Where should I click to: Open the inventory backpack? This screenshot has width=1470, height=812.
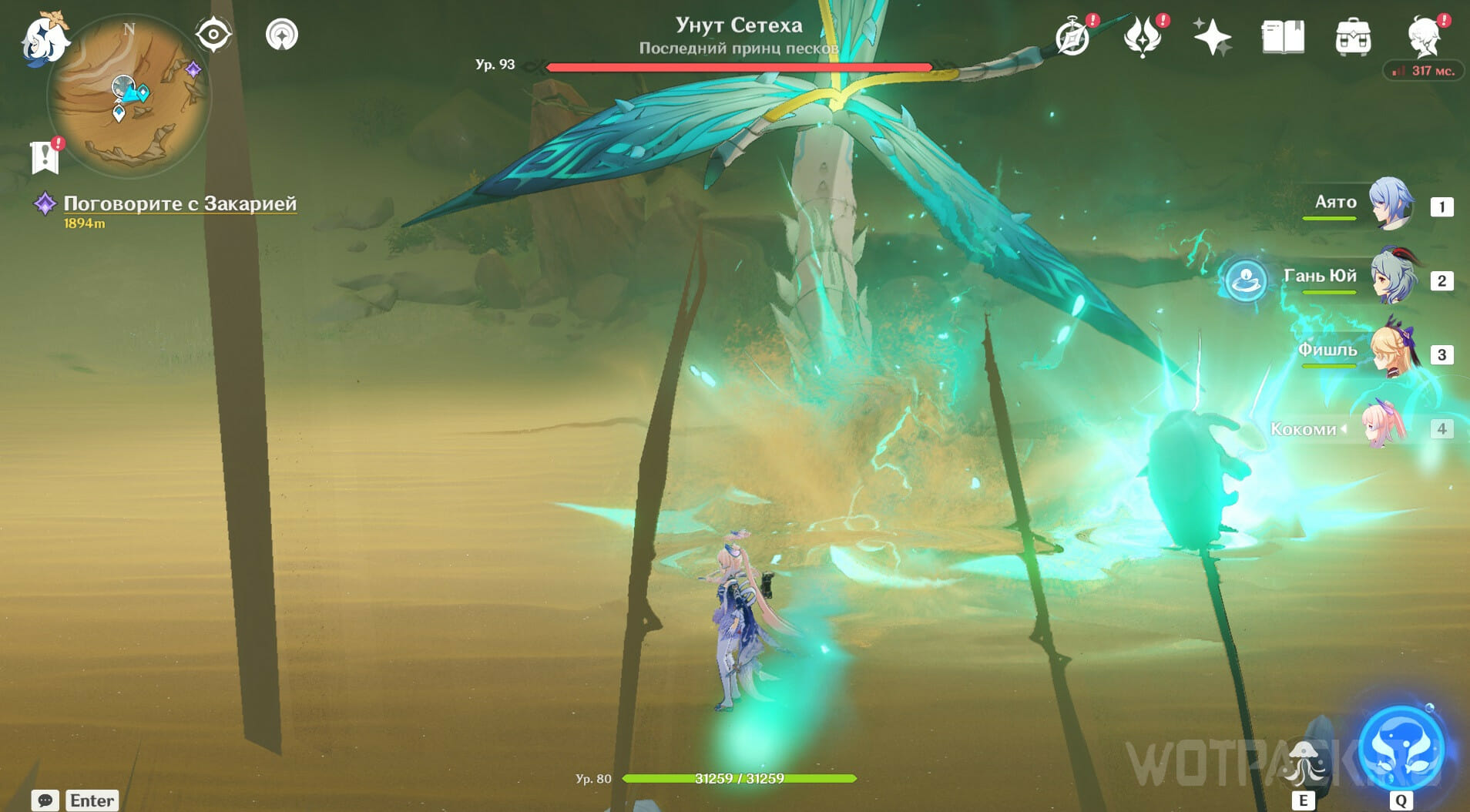1353,37
